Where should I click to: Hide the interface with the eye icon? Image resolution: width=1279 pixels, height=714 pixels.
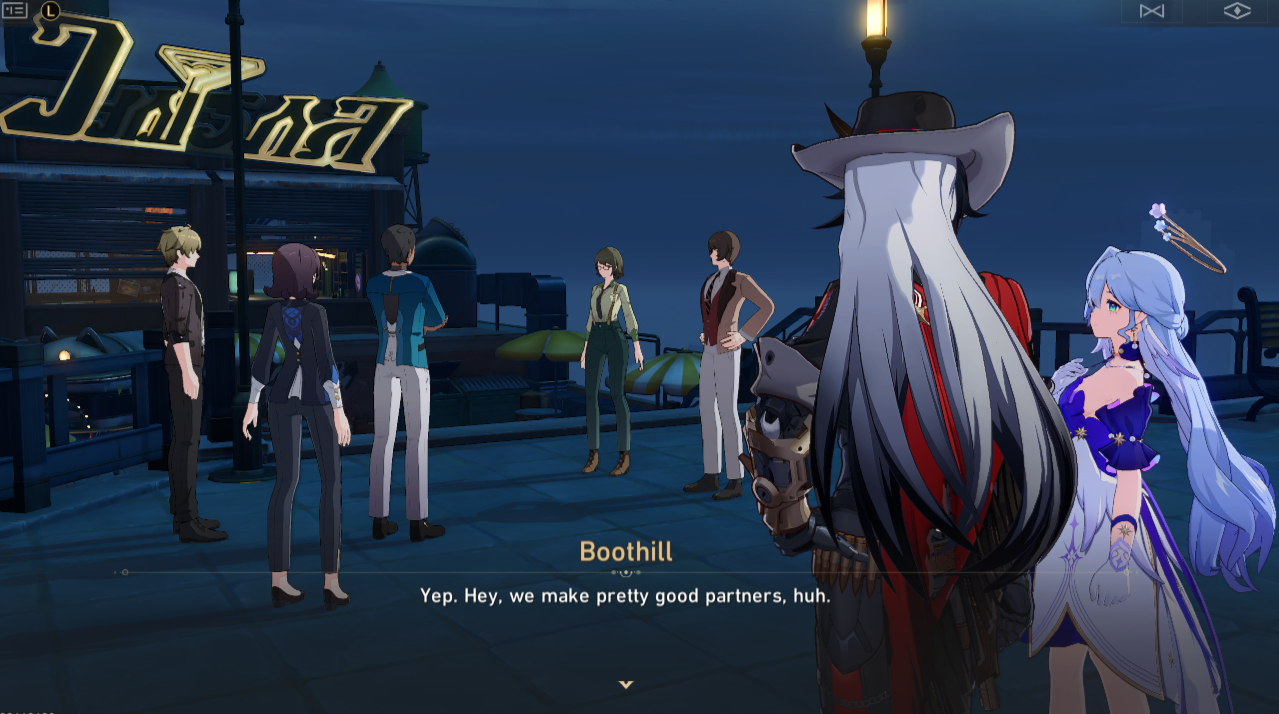tap(1237, 11)
